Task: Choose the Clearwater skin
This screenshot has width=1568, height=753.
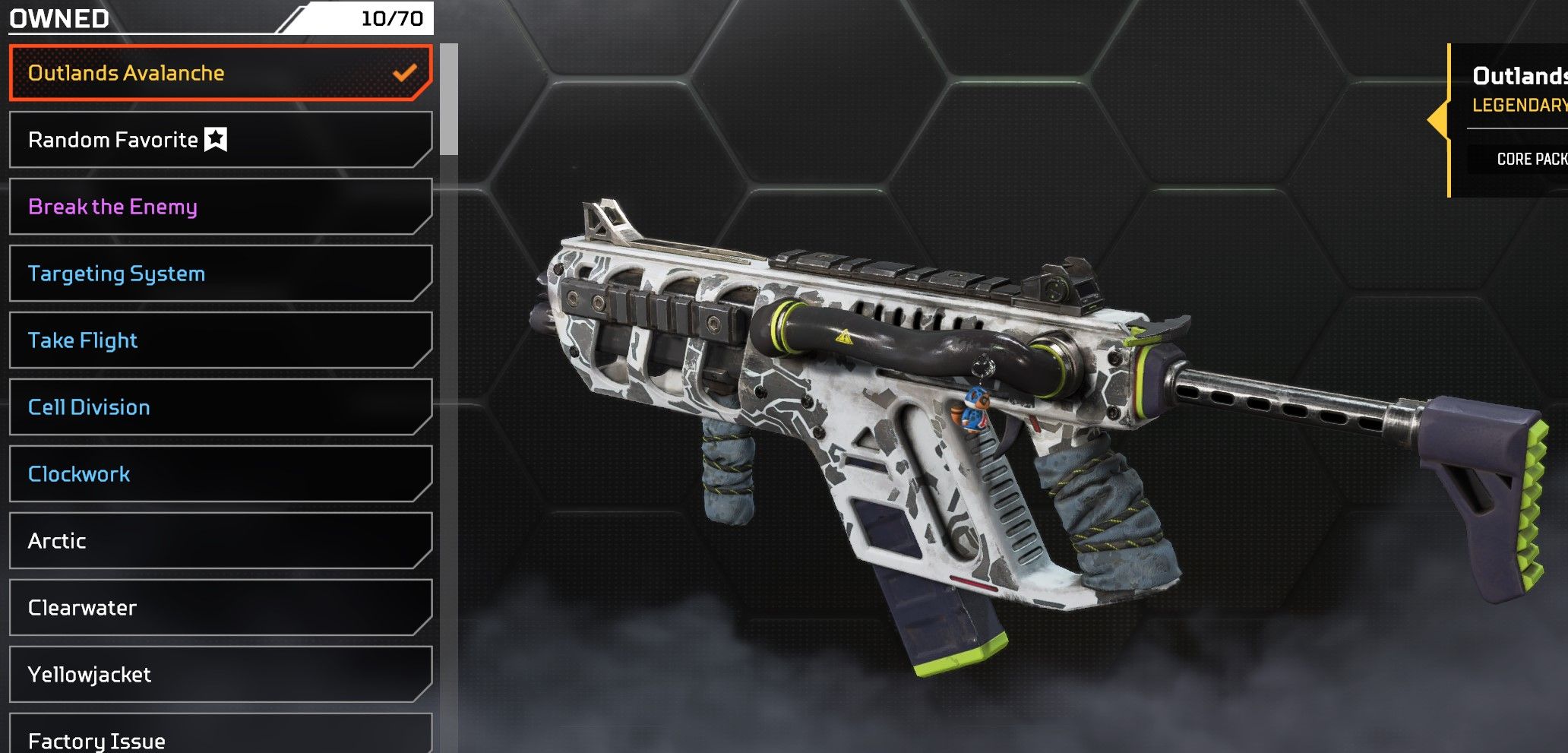Action: 220,608
